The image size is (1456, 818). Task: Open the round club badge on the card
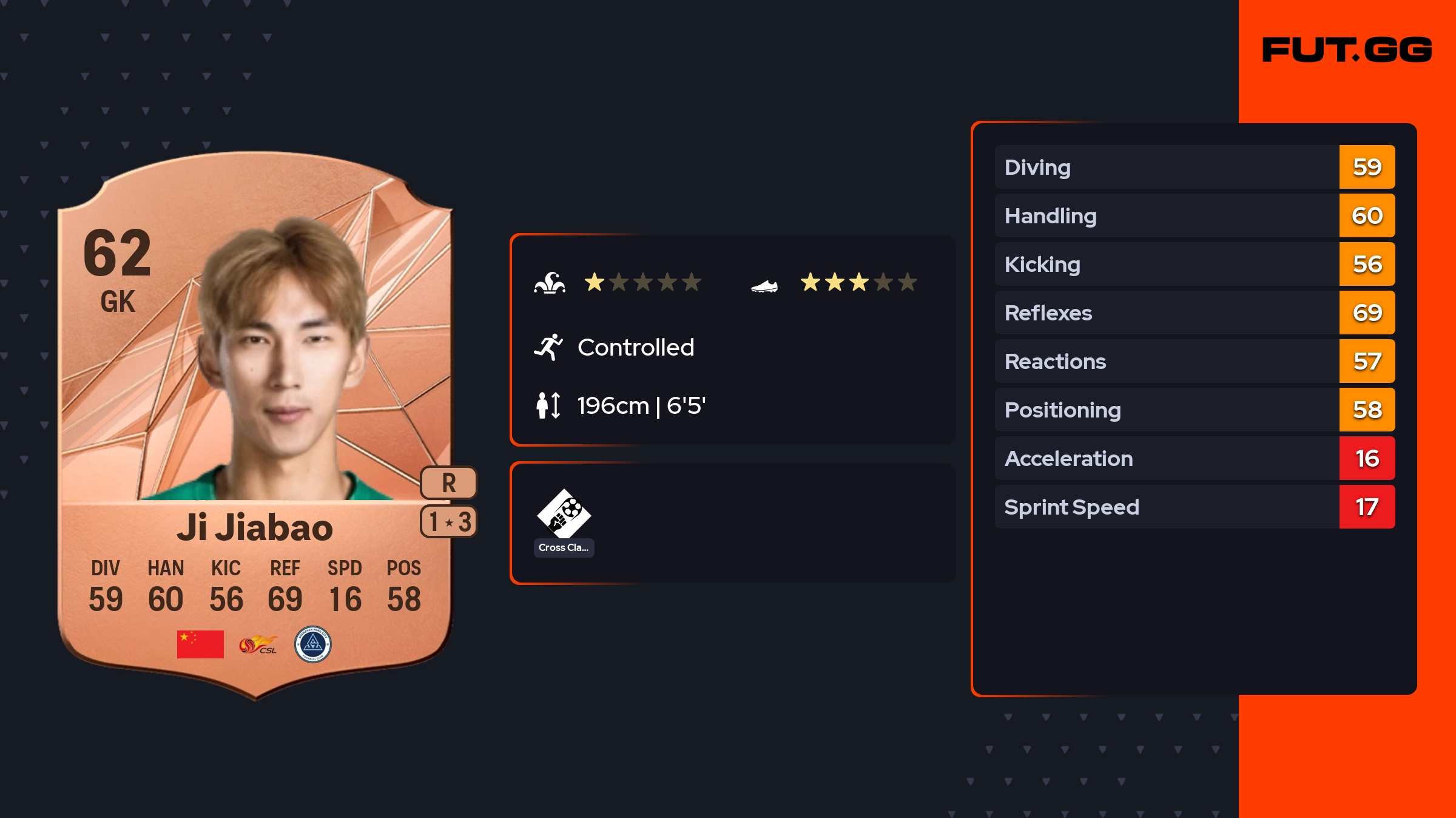point(312,644)
